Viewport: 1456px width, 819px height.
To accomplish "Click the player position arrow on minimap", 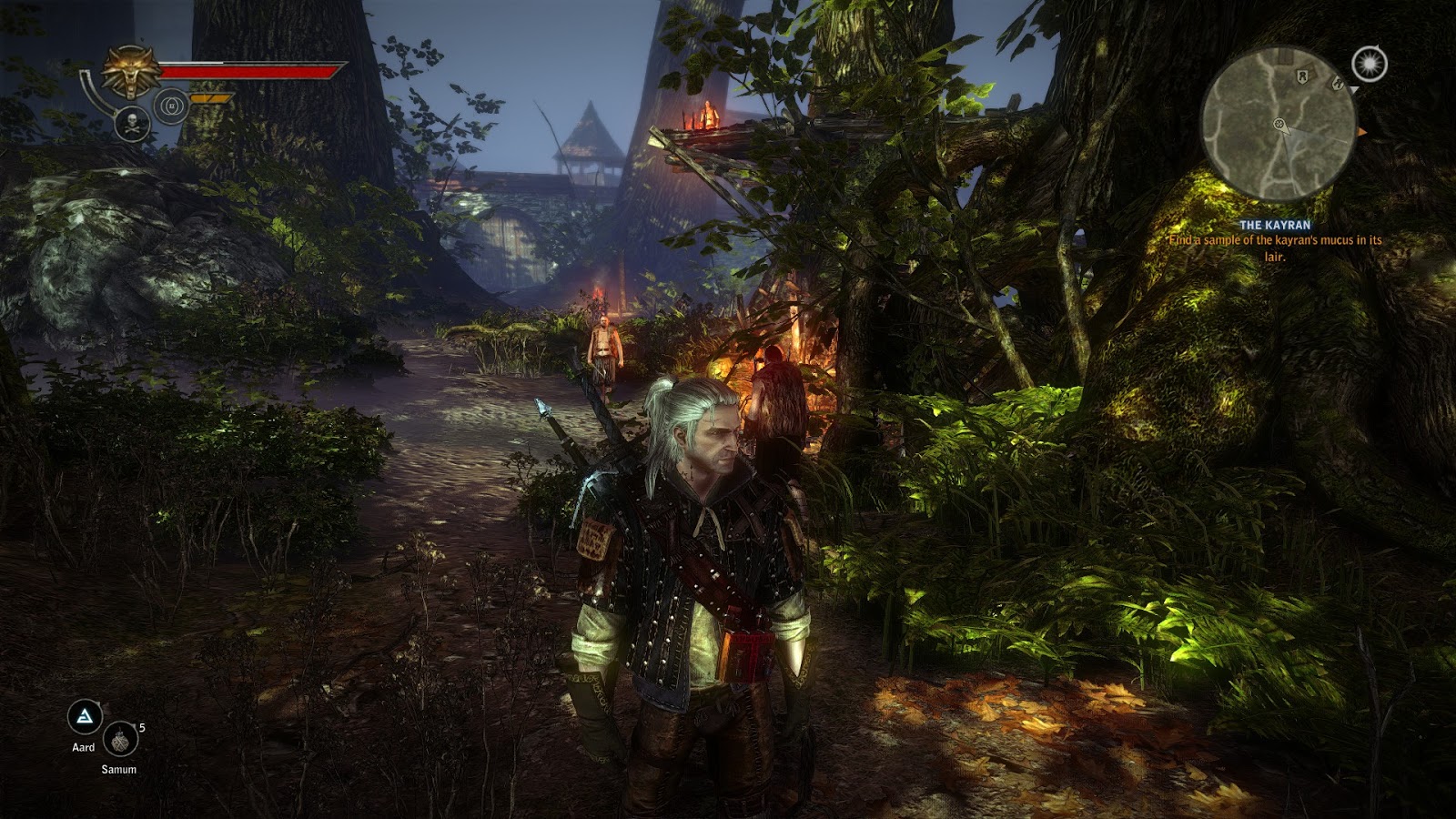I will pos(1280,125).
